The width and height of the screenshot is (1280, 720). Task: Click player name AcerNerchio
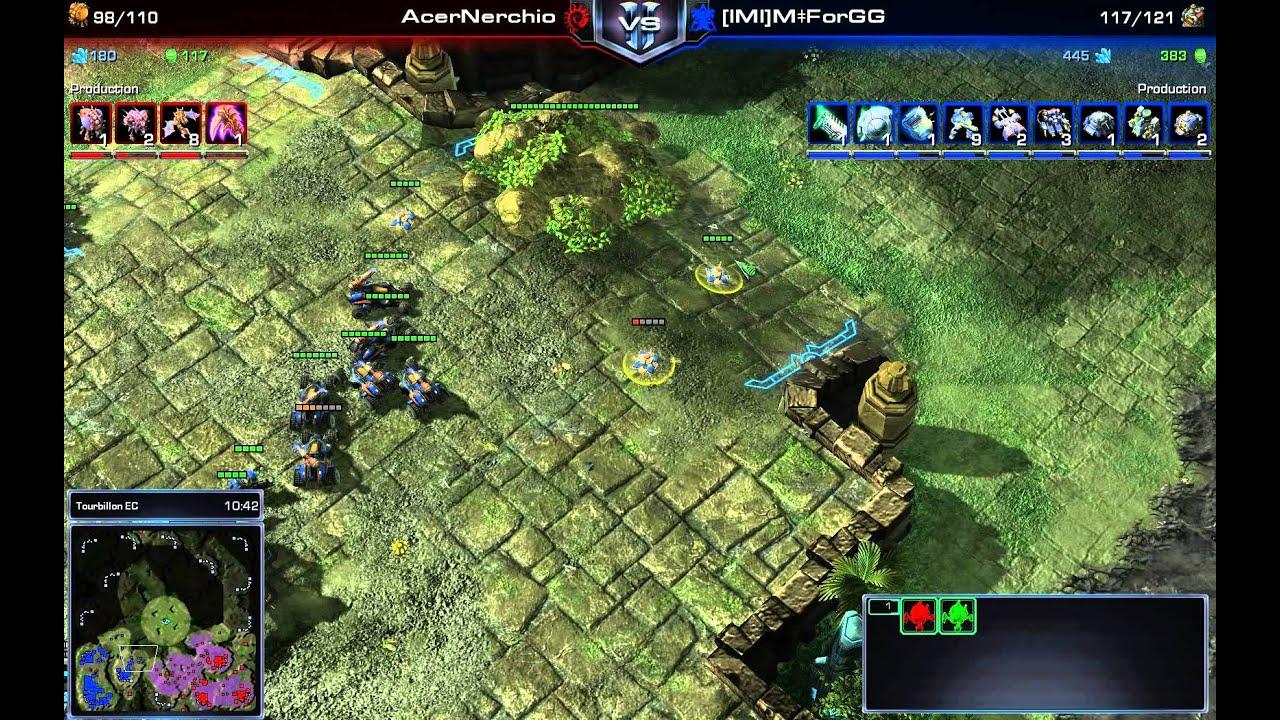480,16
